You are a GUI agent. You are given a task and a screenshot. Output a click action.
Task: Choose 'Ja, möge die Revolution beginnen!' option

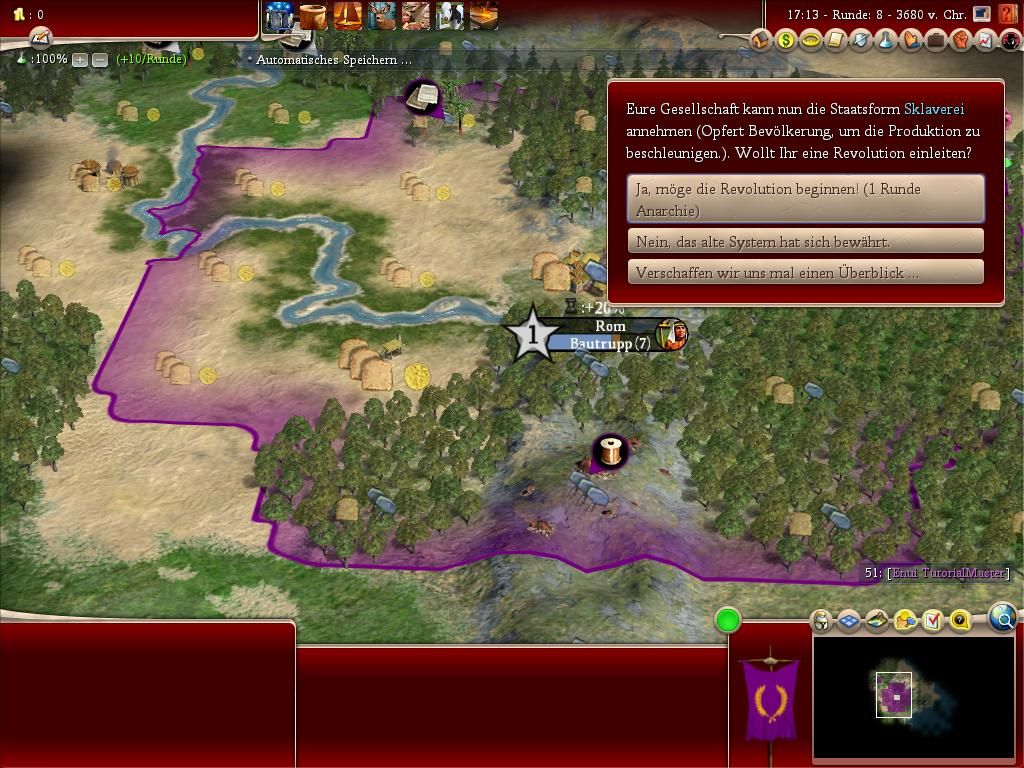coord(805,199)
